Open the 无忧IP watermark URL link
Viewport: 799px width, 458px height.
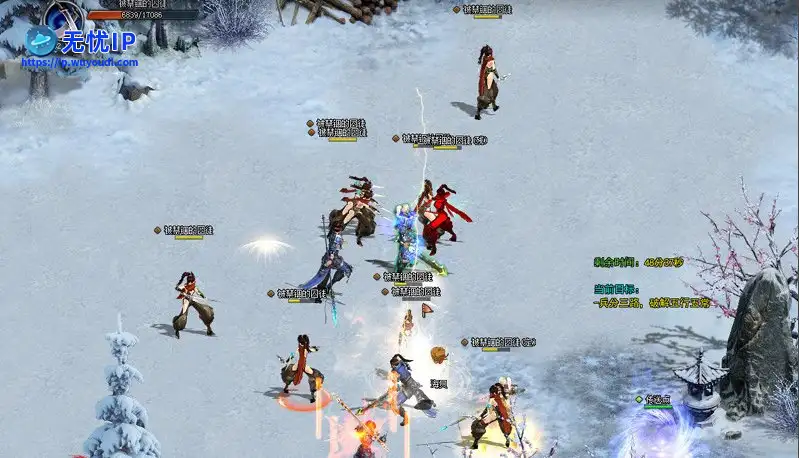point(80,61)
